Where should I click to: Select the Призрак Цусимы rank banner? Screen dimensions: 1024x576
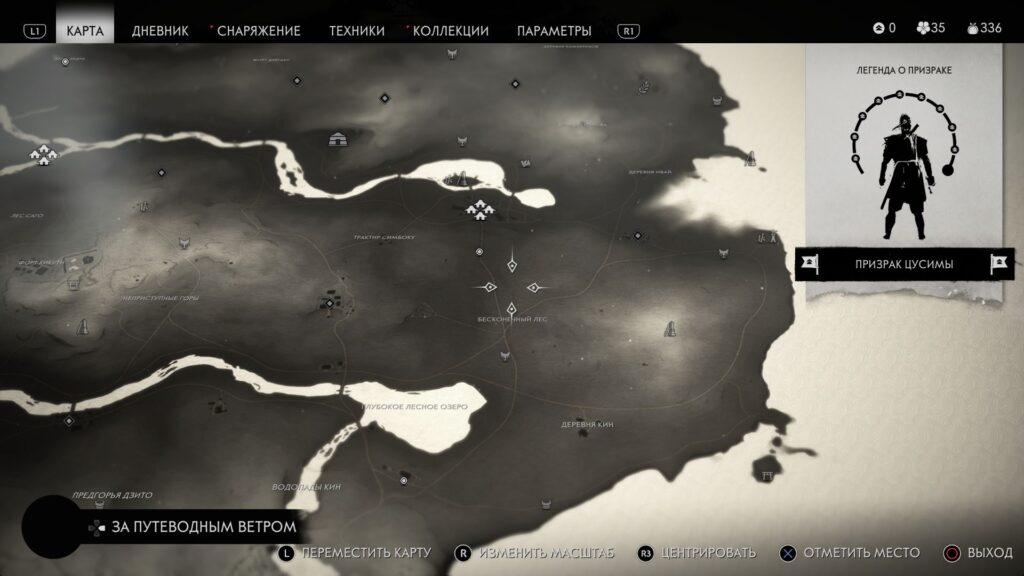point(903,264)
